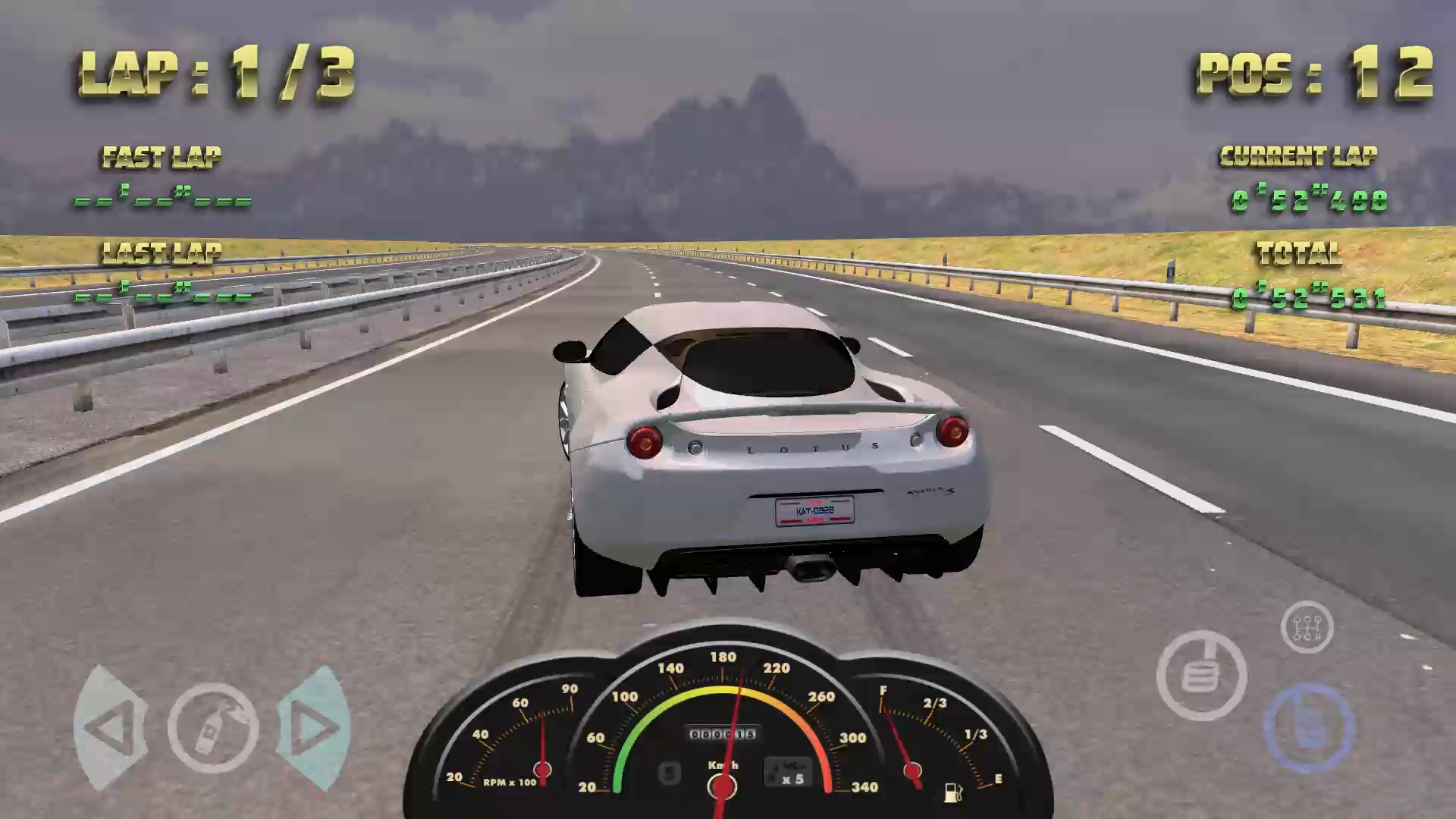Click the center of the speedometer
This screenshot has height=819, width=1456.
[723, 785]
